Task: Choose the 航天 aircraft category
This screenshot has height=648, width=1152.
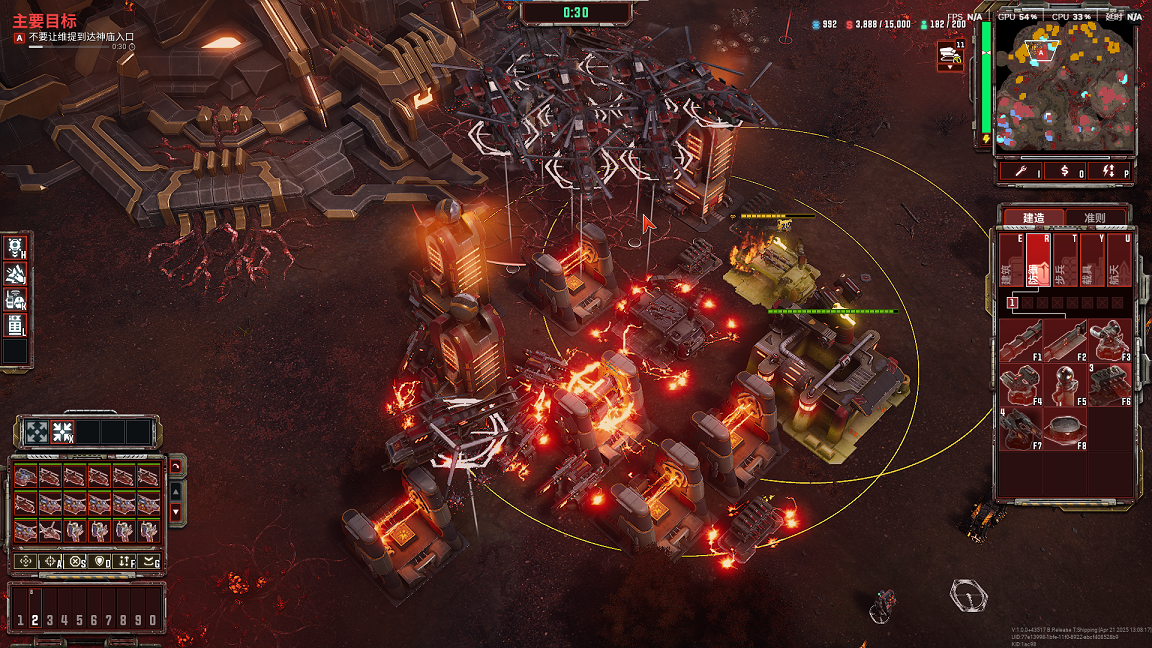Action: pyautogui.click(x=1118, y=262)
